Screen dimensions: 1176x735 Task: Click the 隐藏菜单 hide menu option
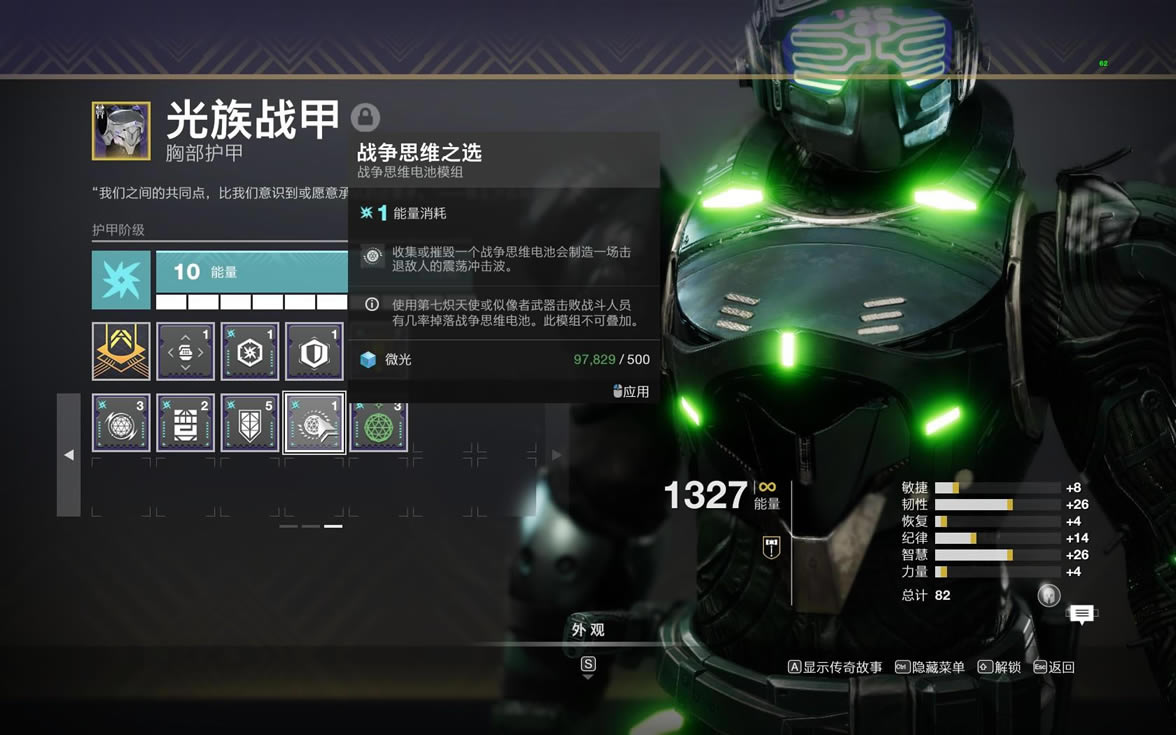930,667
